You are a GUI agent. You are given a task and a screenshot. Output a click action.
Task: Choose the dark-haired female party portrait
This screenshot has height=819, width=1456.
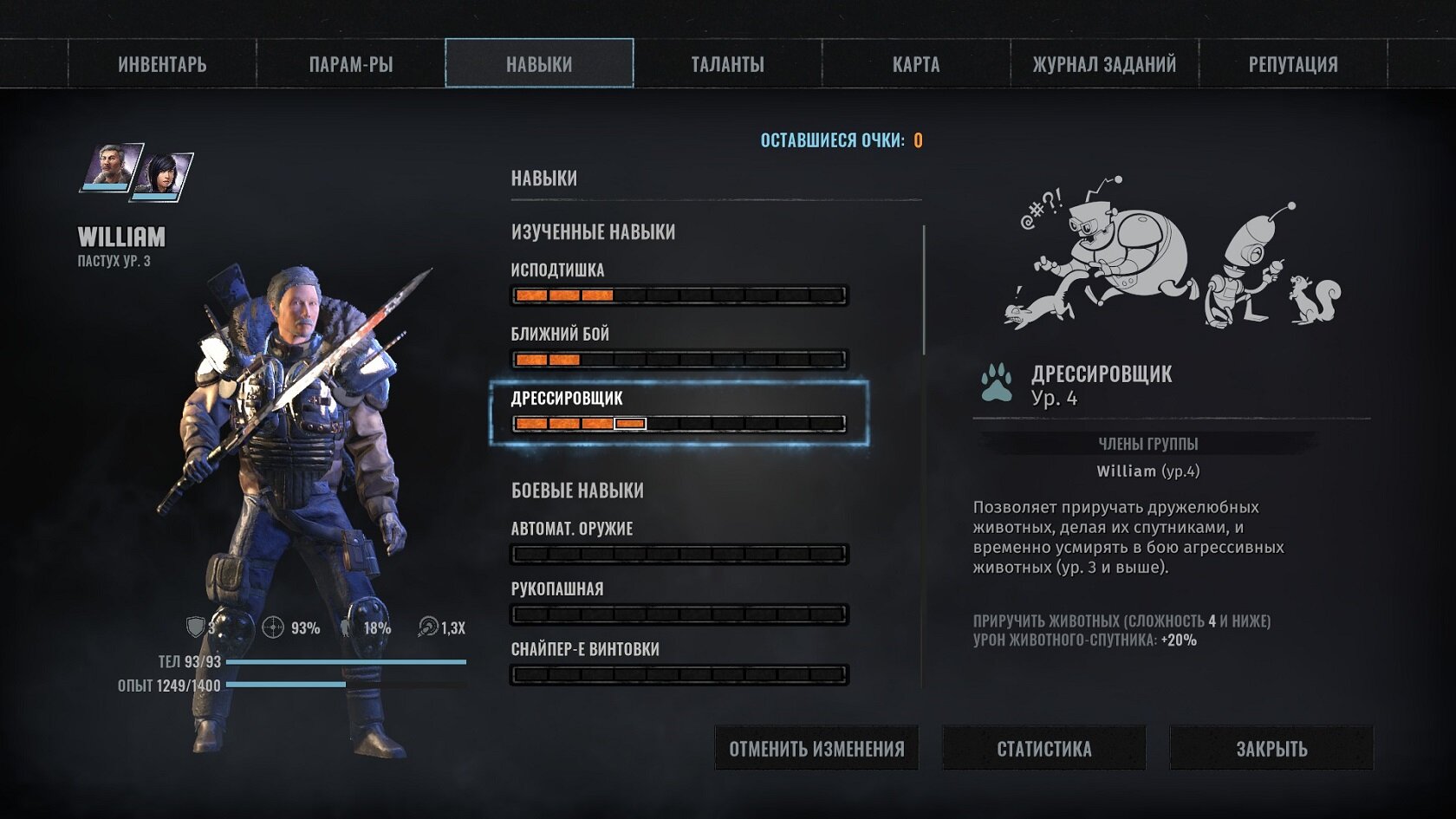pos(162,176)
